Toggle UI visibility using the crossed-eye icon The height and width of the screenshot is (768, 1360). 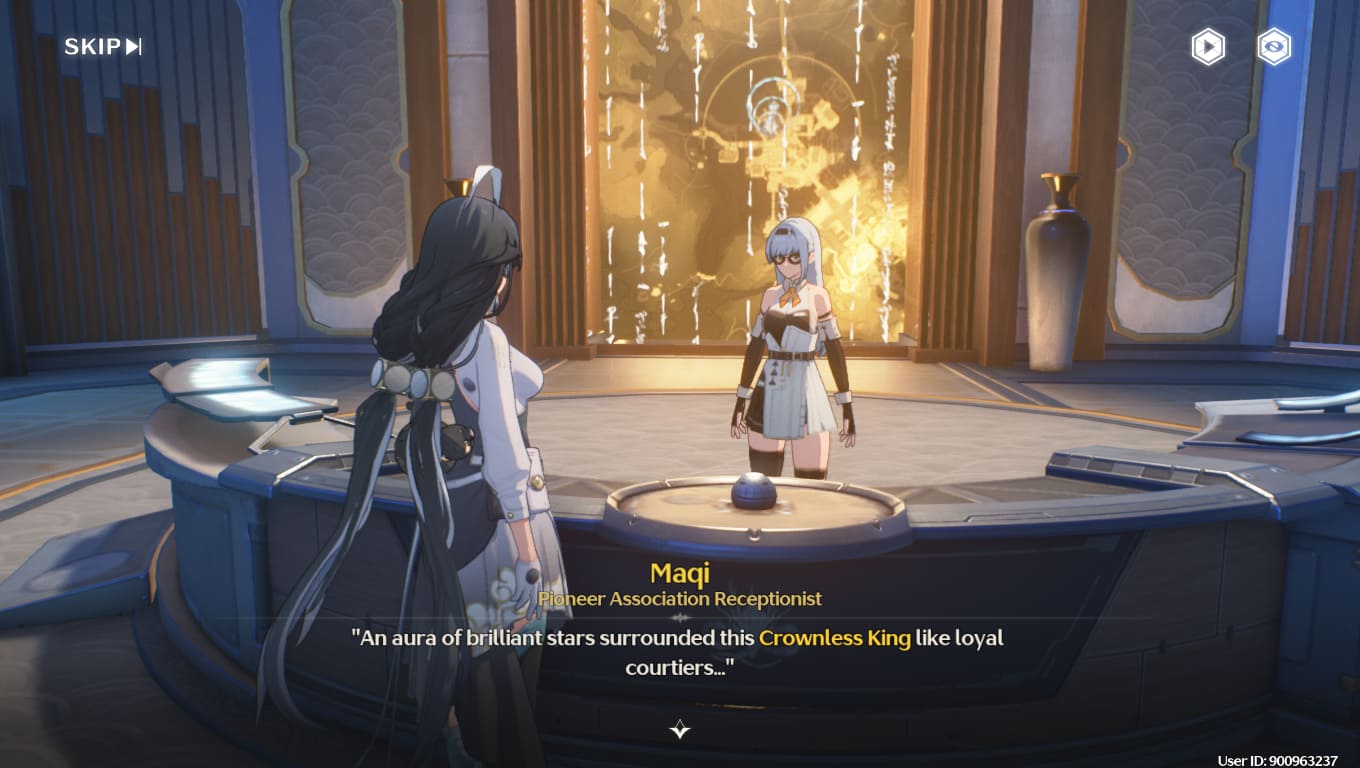click(1272, 46)
